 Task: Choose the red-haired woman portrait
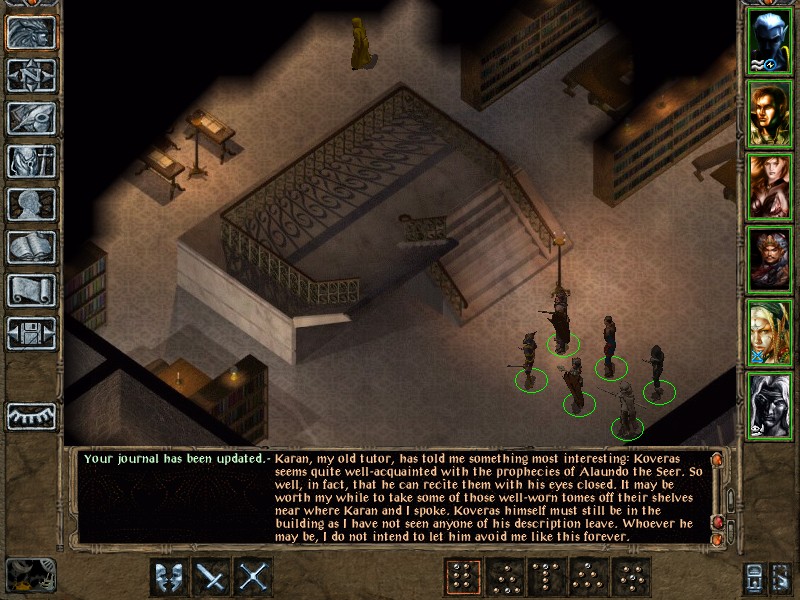pos(768,186)
